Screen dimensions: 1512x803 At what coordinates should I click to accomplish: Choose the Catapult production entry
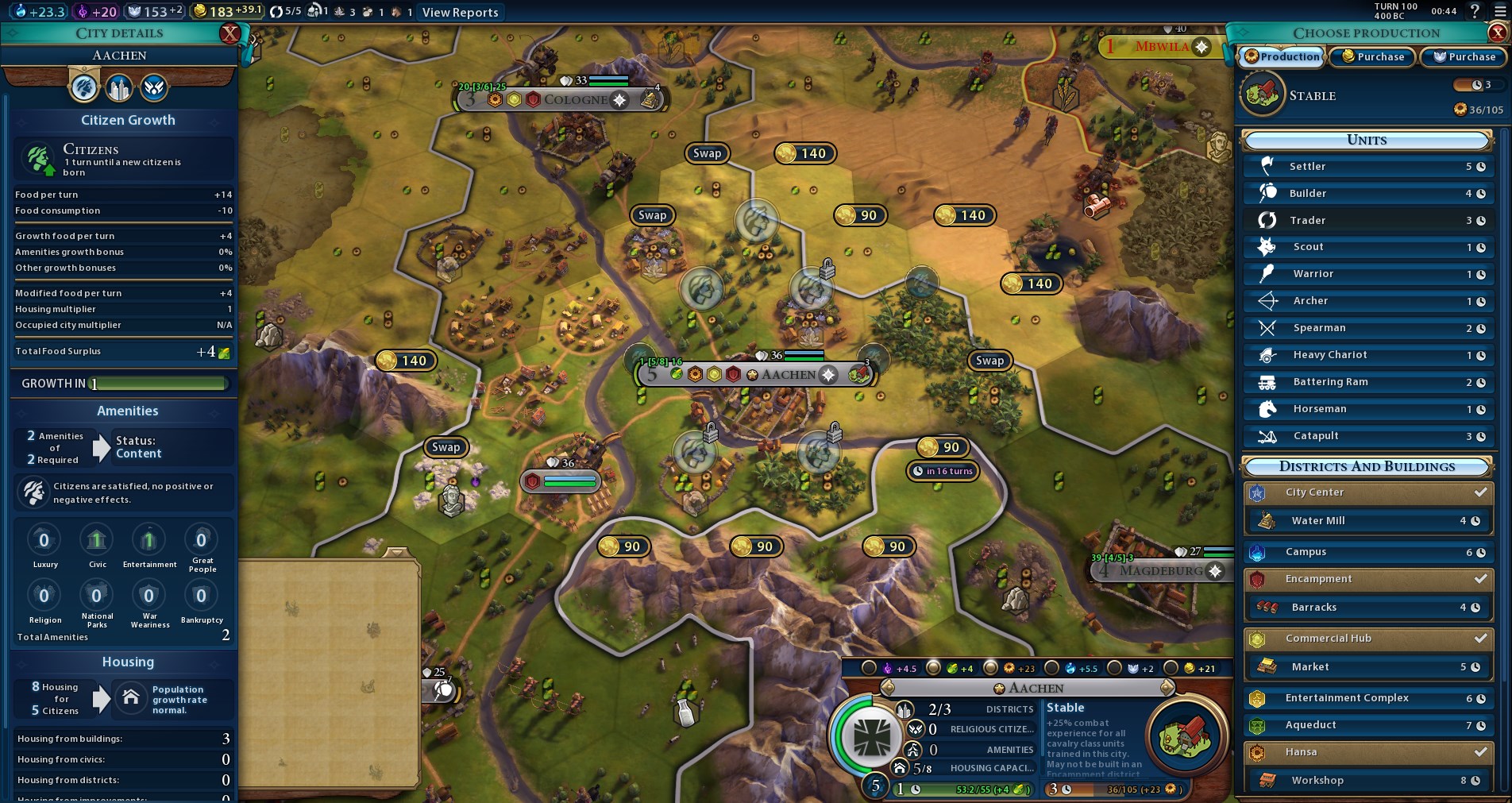1367,436
